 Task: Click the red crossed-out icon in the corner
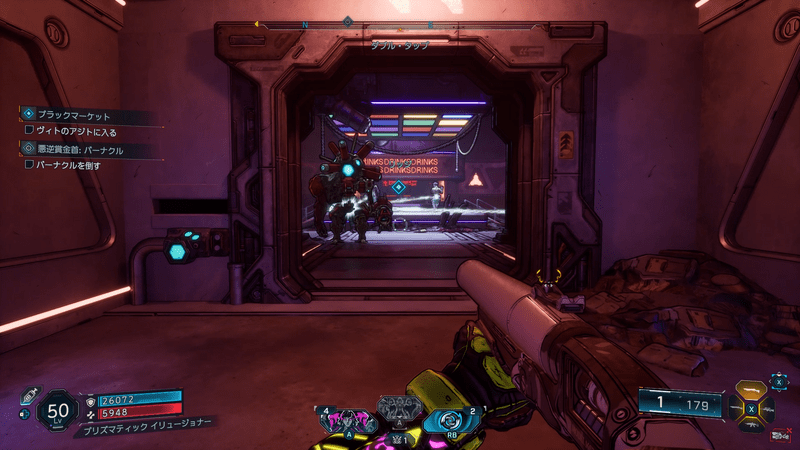(x=777, y=435)
